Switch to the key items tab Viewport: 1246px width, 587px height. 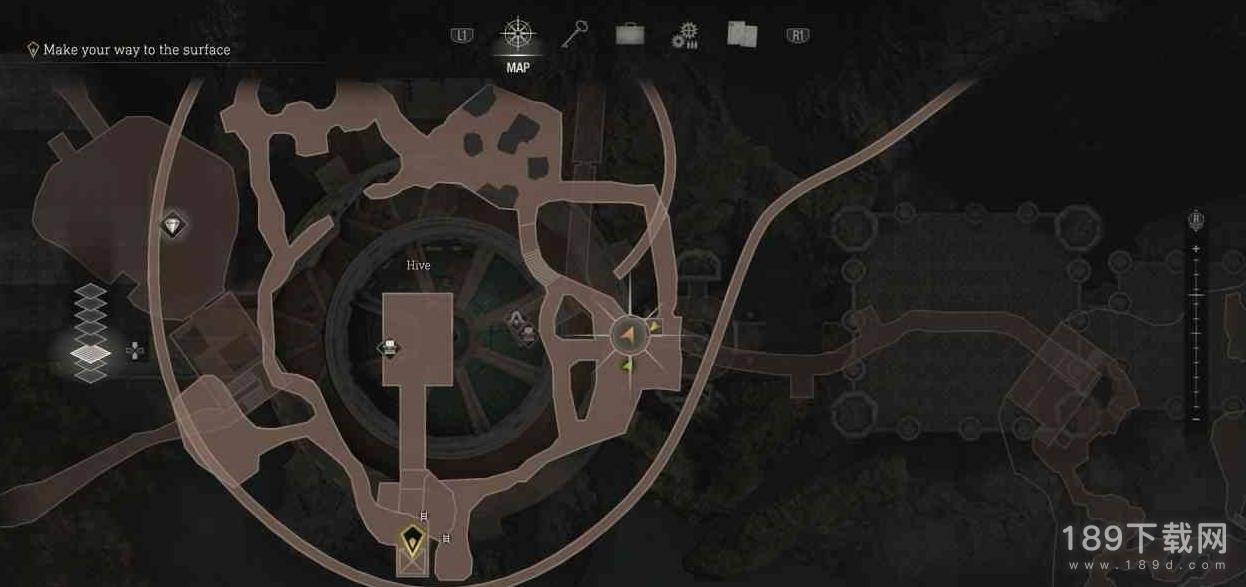574,35
